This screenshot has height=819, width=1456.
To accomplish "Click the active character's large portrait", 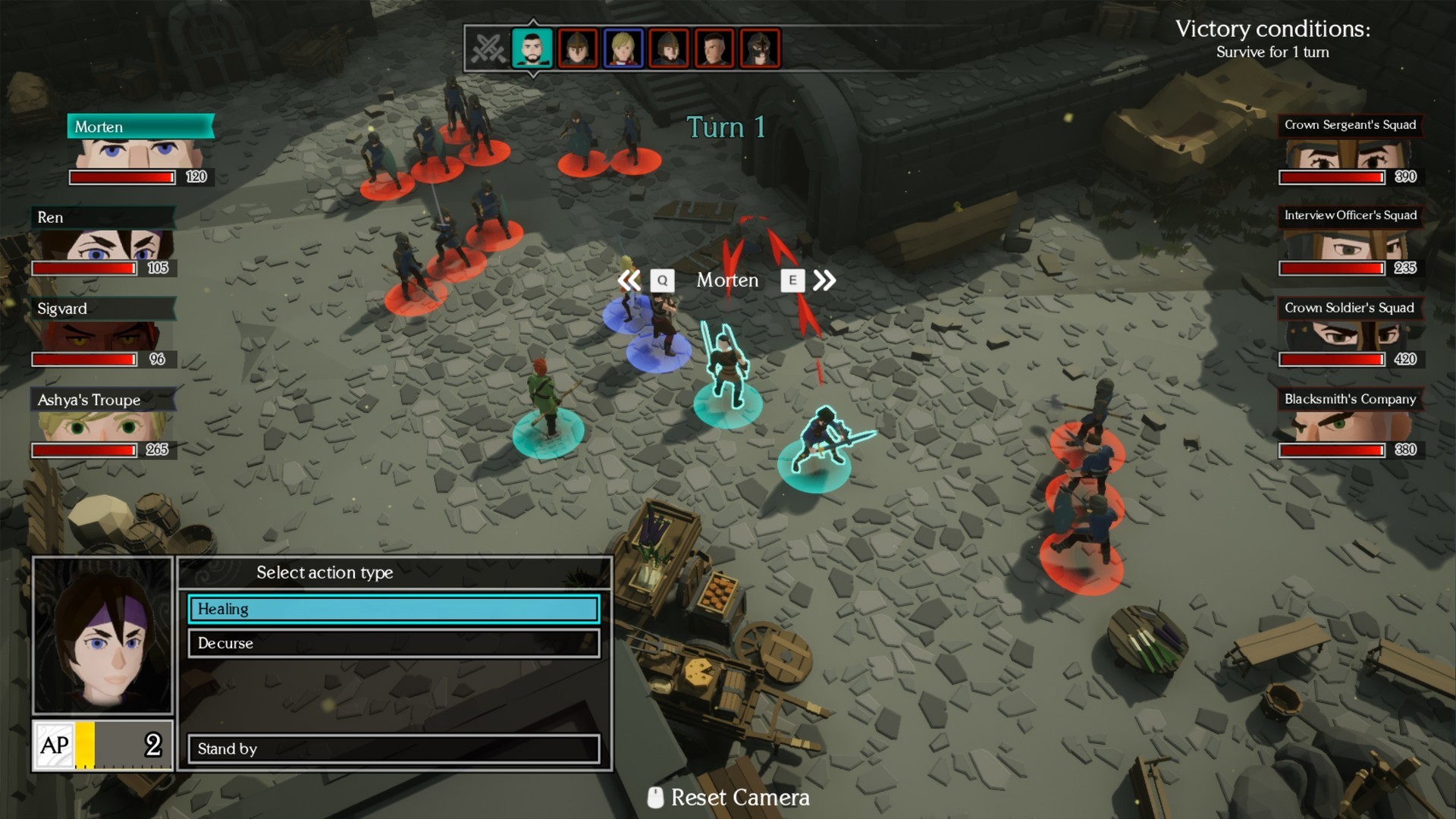I will point(103,635).
